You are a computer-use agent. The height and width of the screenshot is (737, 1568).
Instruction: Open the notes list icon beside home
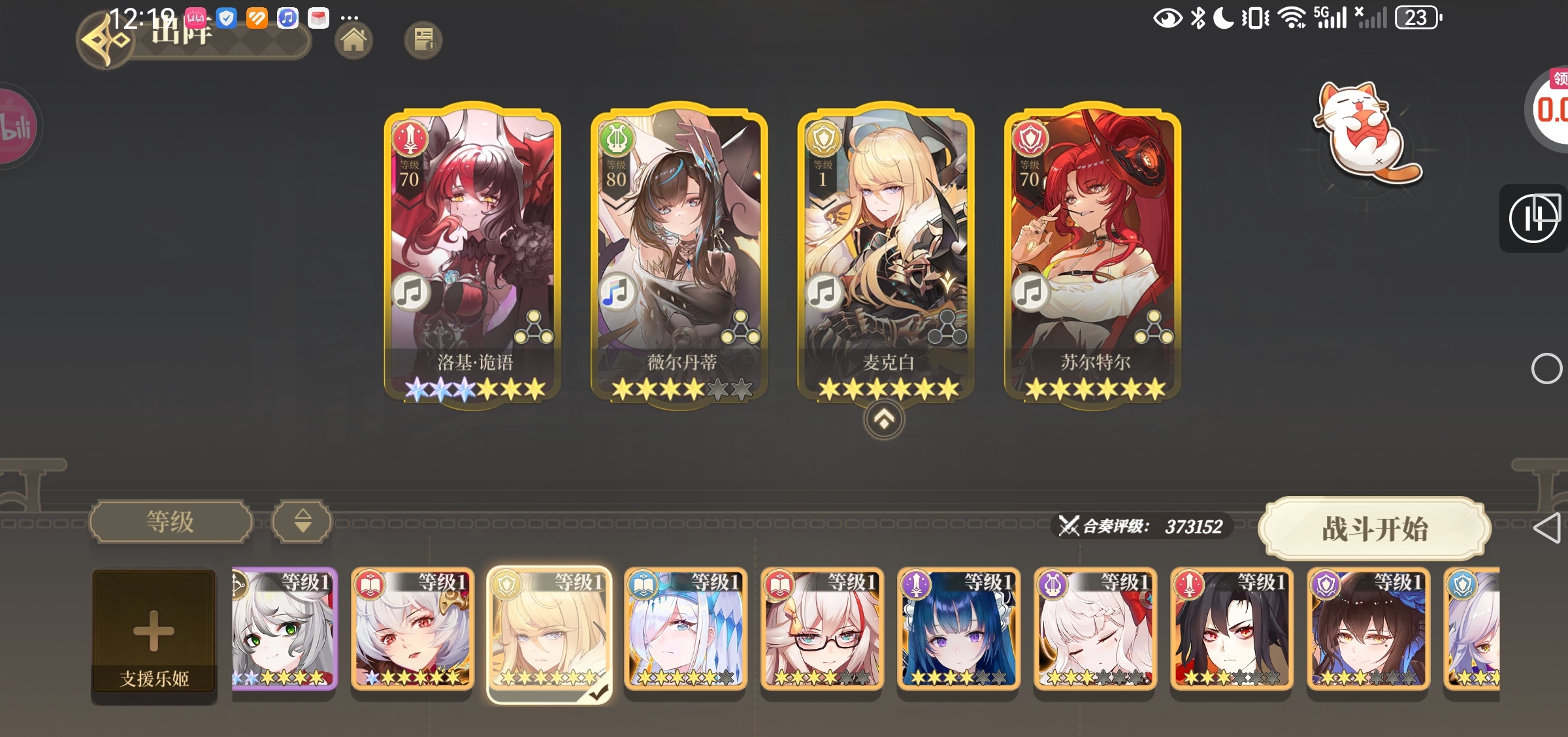423,40
